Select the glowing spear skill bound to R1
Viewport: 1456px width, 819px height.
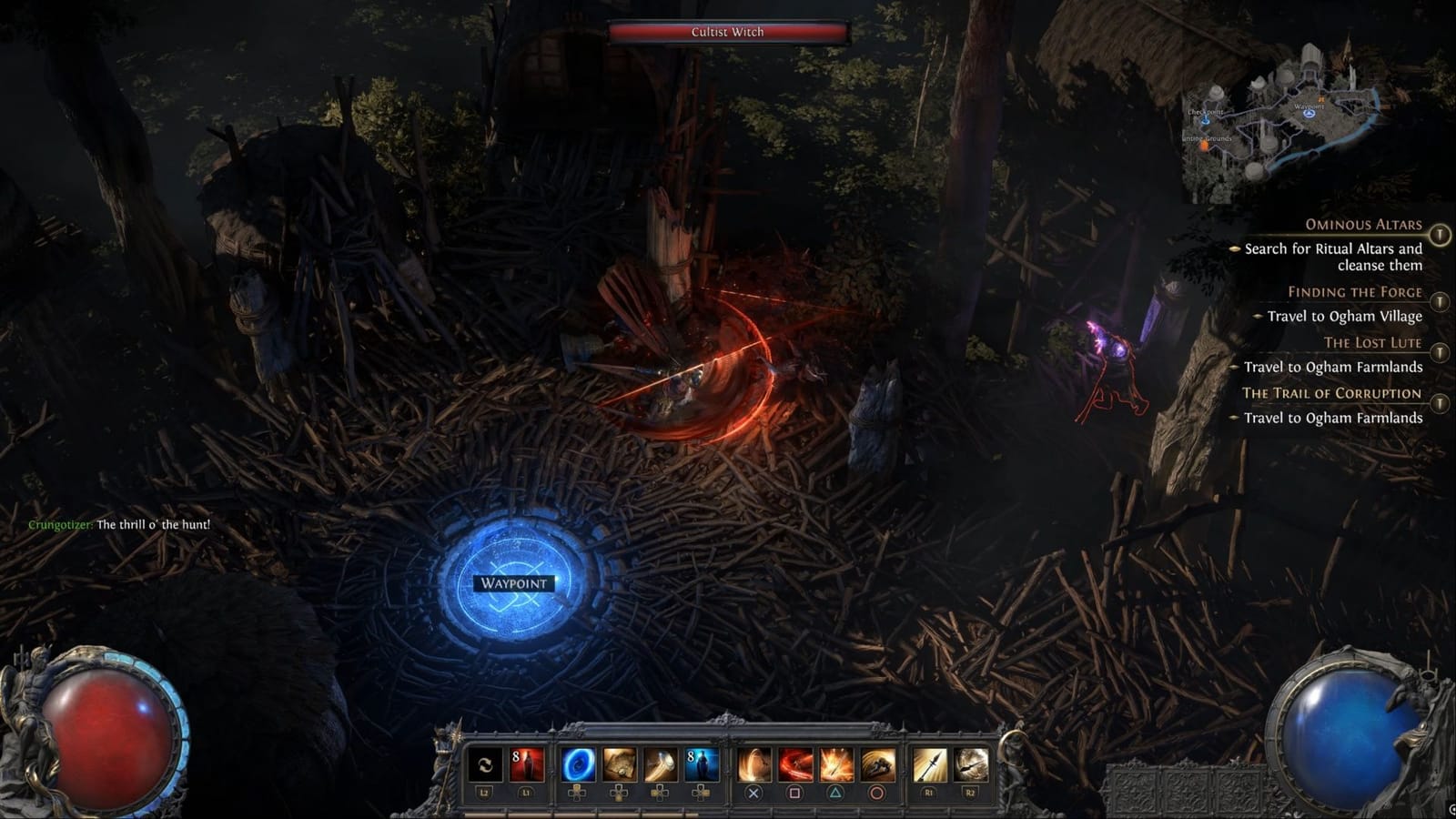[x=930, y=765]
